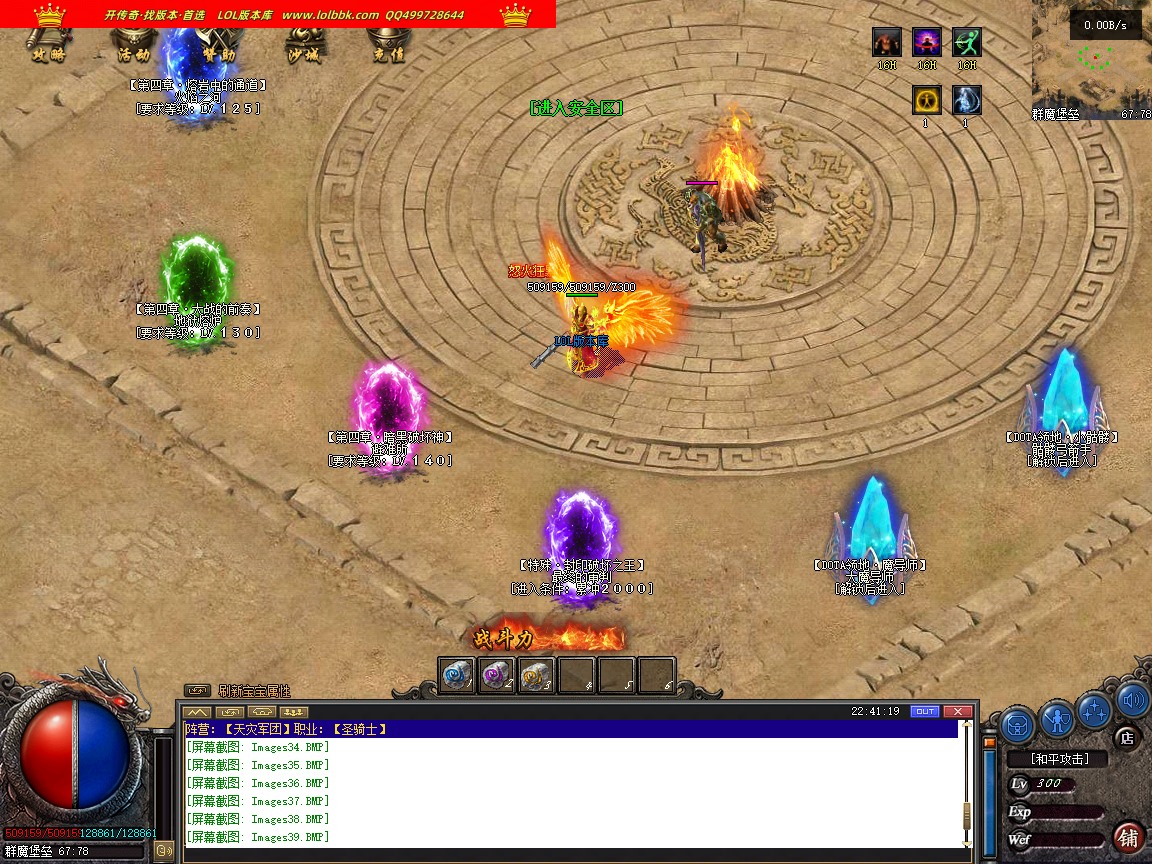Click the green archer buff icon

pyautogui.click(x=967, y=42)
